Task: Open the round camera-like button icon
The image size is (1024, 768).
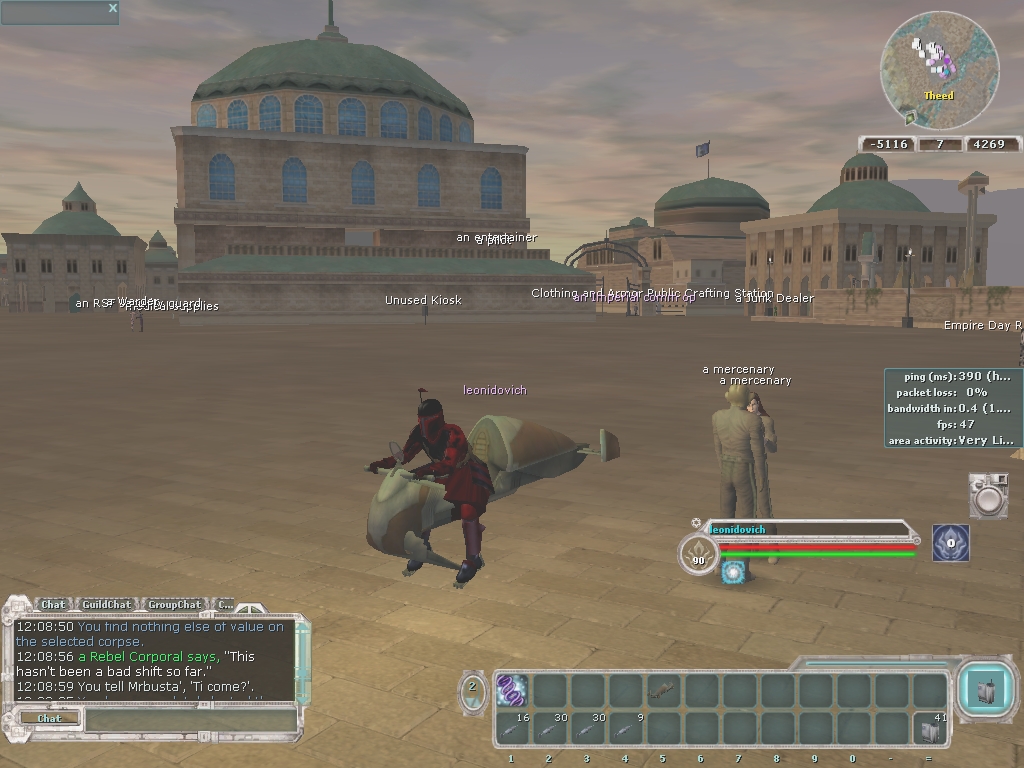Action: pyautogui.click(x=988, y=497)
